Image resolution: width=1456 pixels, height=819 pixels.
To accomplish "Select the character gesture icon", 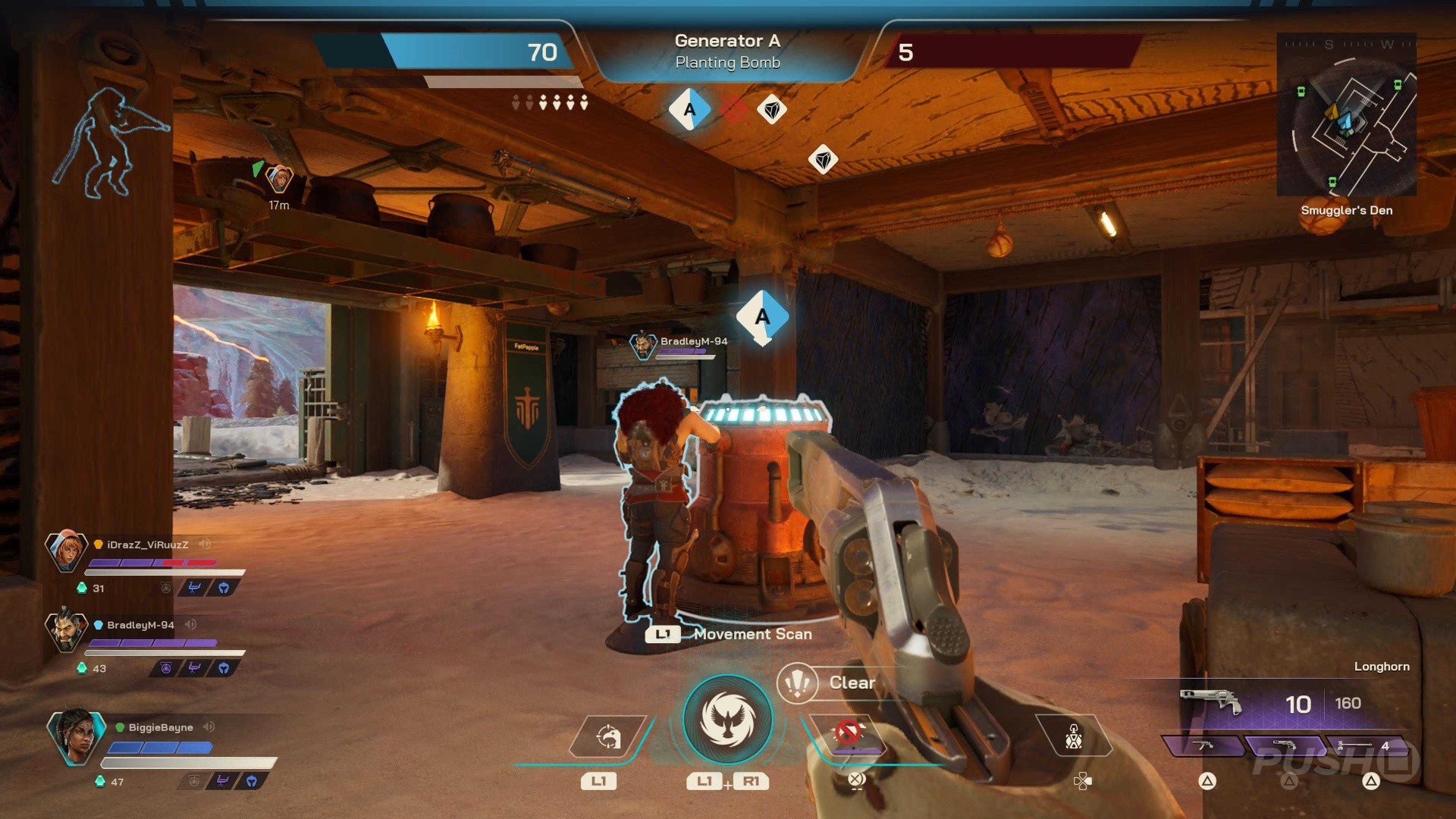I will tap(1073, 736).
